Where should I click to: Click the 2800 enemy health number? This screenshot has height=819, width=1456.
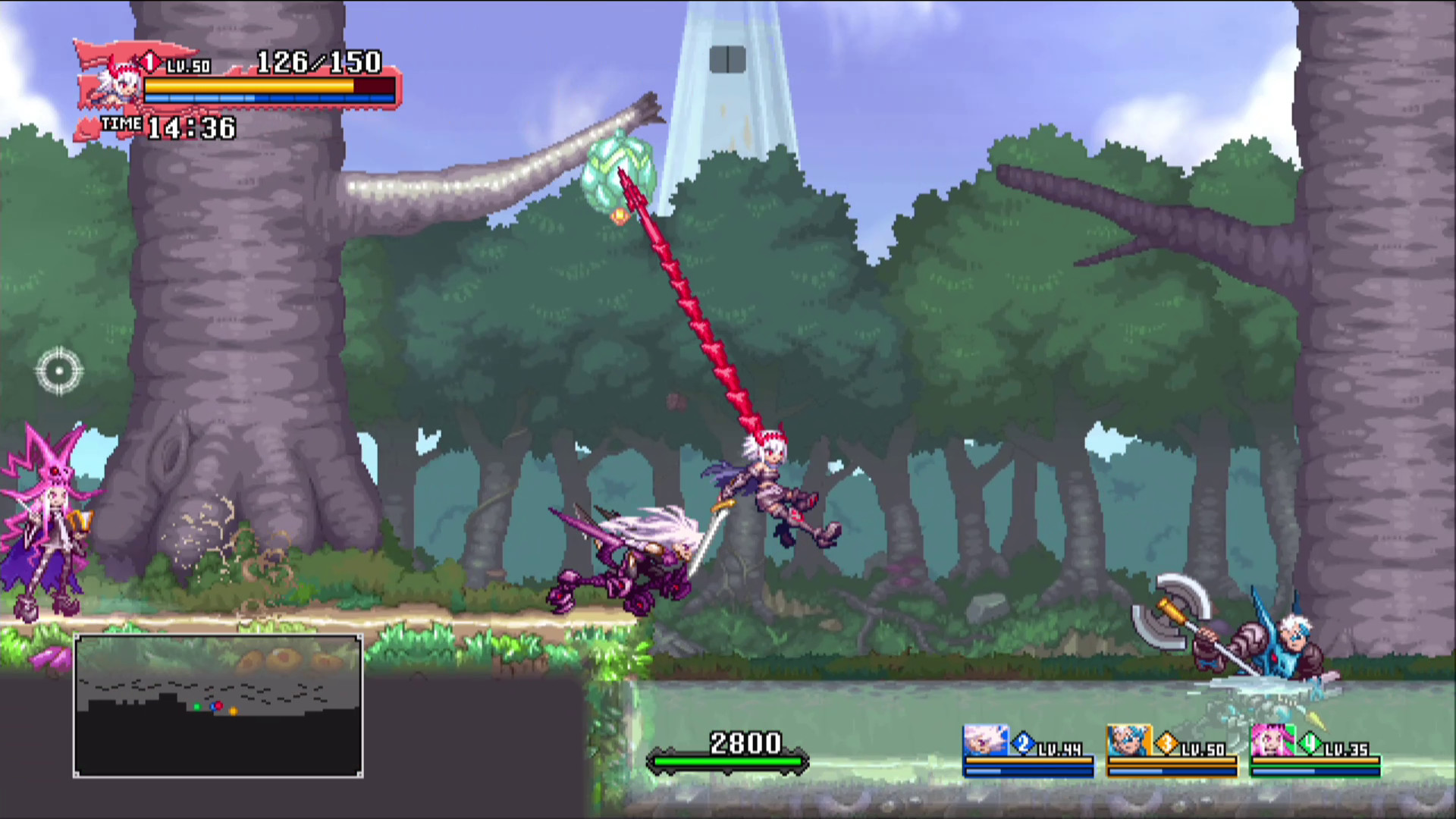747,743
